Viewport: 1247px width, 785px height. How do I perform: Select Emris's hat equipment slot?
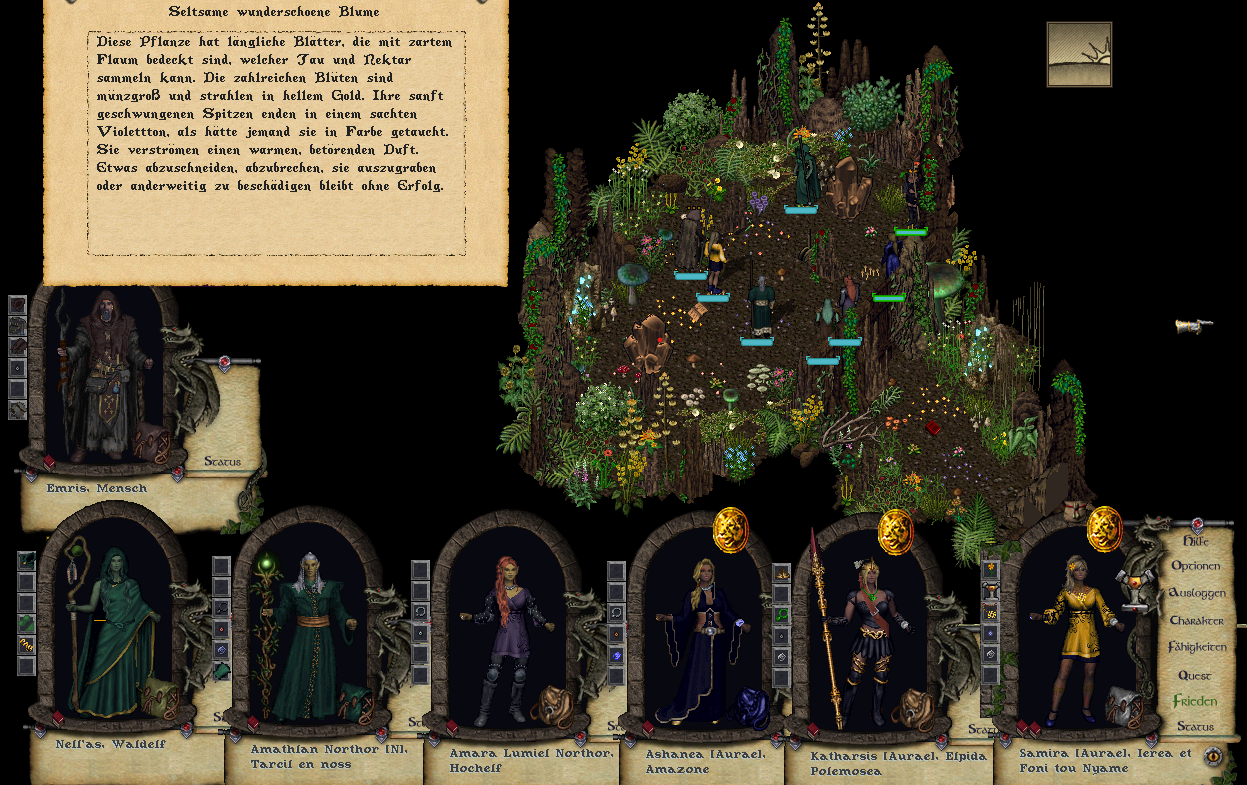coord(17,304)
